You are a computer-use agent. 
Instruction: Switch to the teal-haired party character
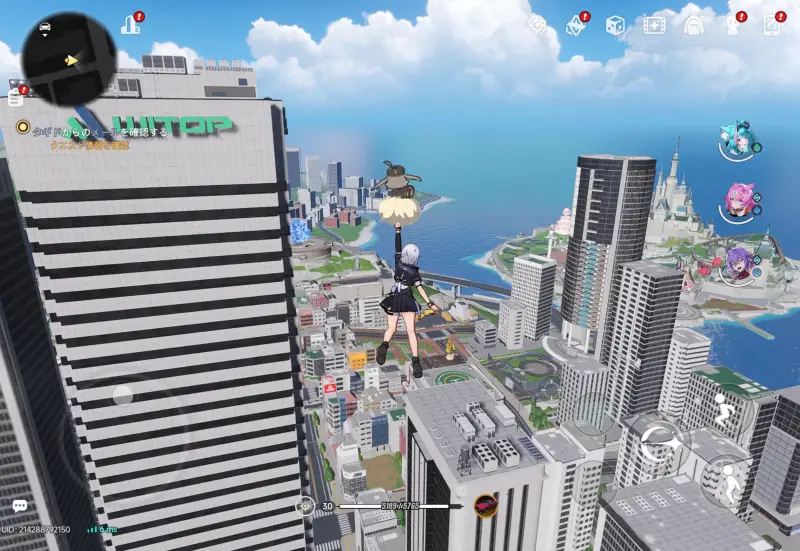coord(738,141)
